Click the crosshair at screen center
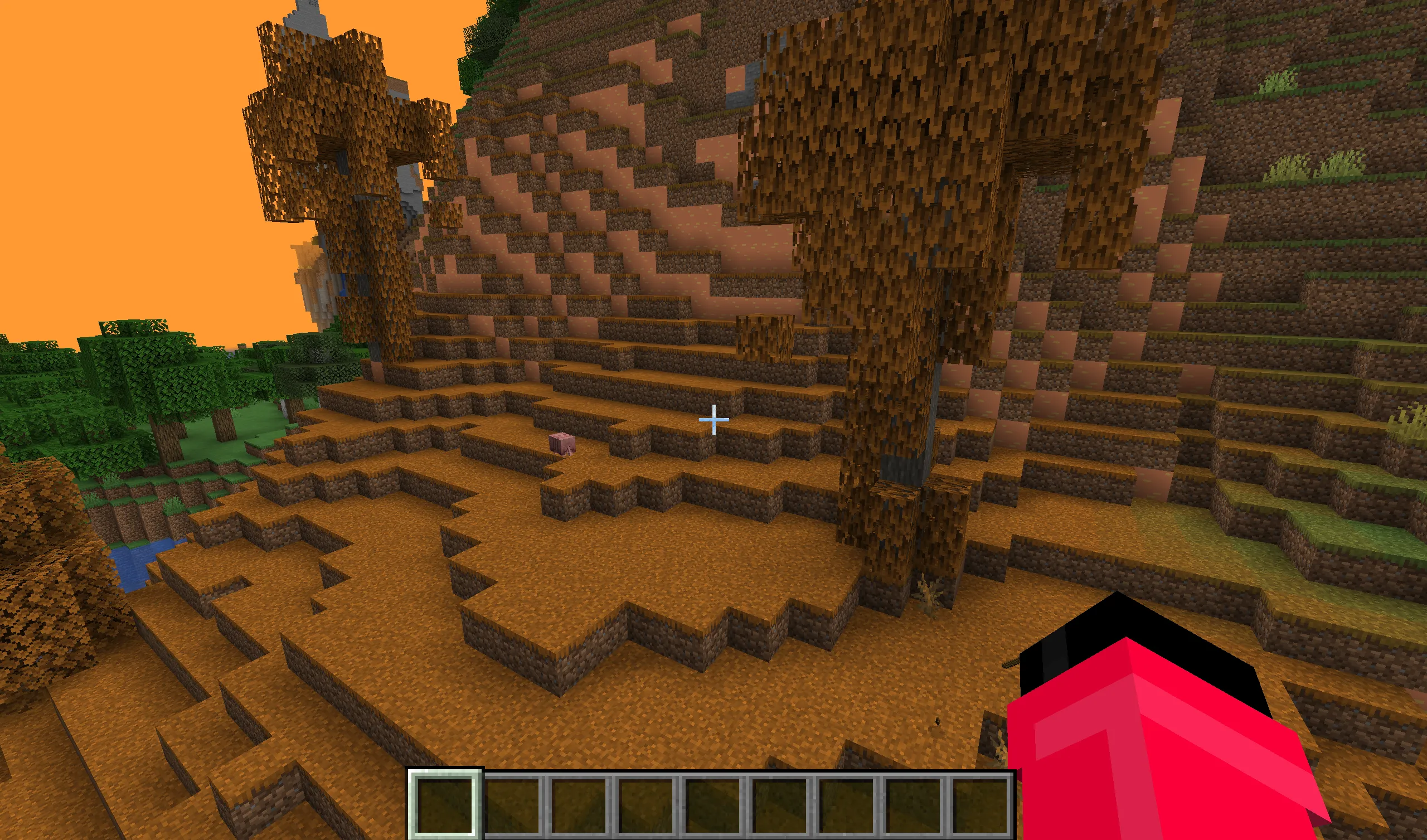 pyautogui.click(x=713, y=420)
